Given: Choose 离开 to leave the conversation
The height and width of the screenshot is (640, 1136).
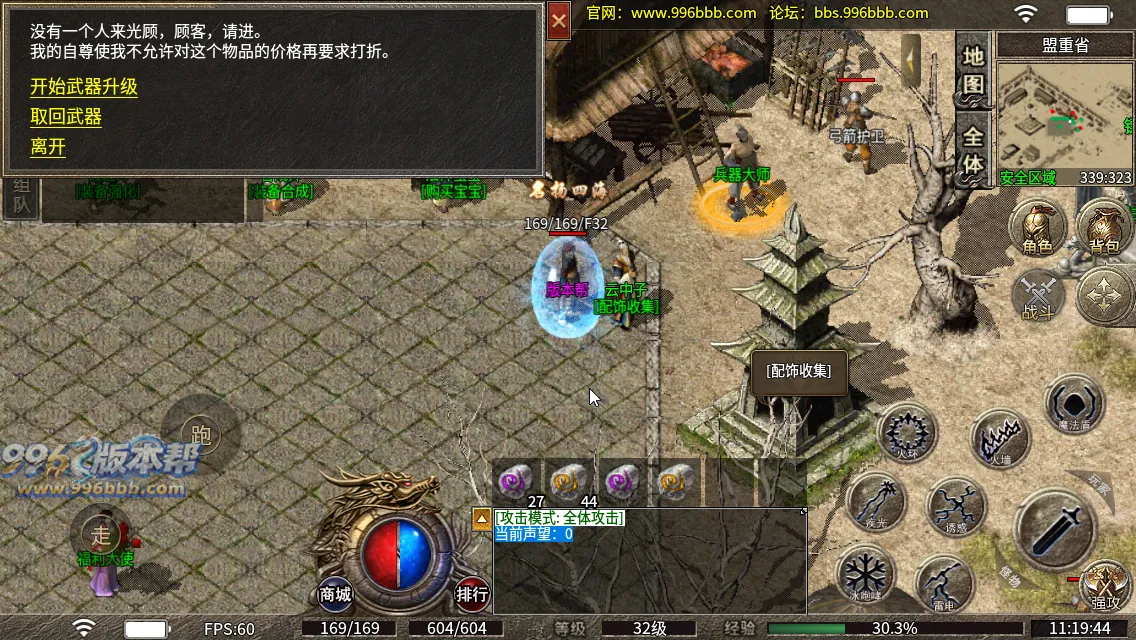Looking at the screenshot, I should pyautogui.click(x=48, y=147).
